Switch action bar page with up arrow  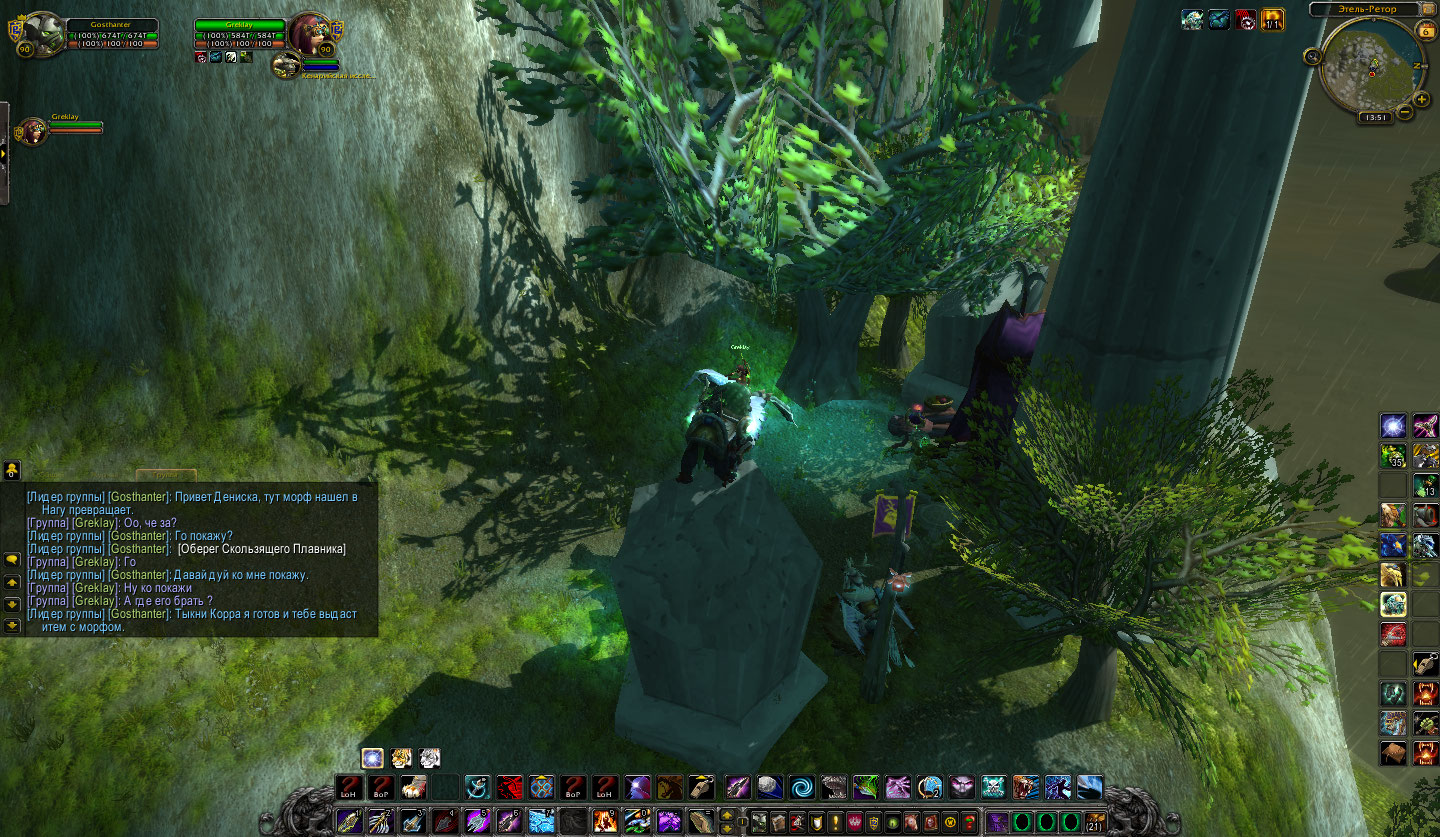pos(727,814)
